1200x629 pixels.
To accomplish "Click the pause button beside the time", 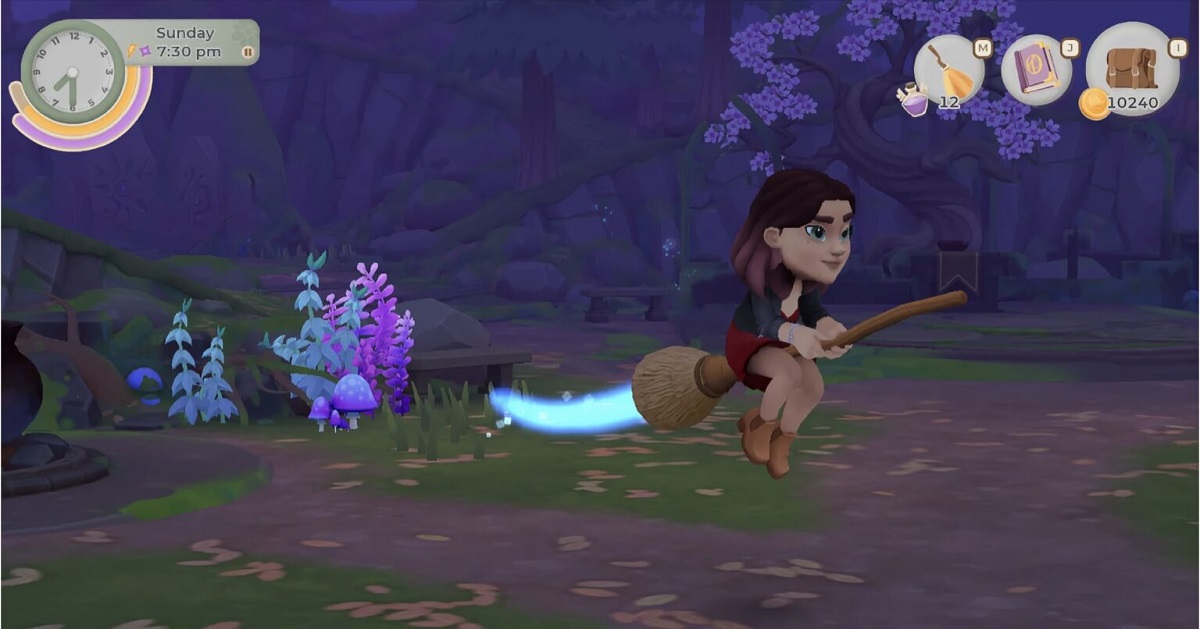I will coord(247,52).
